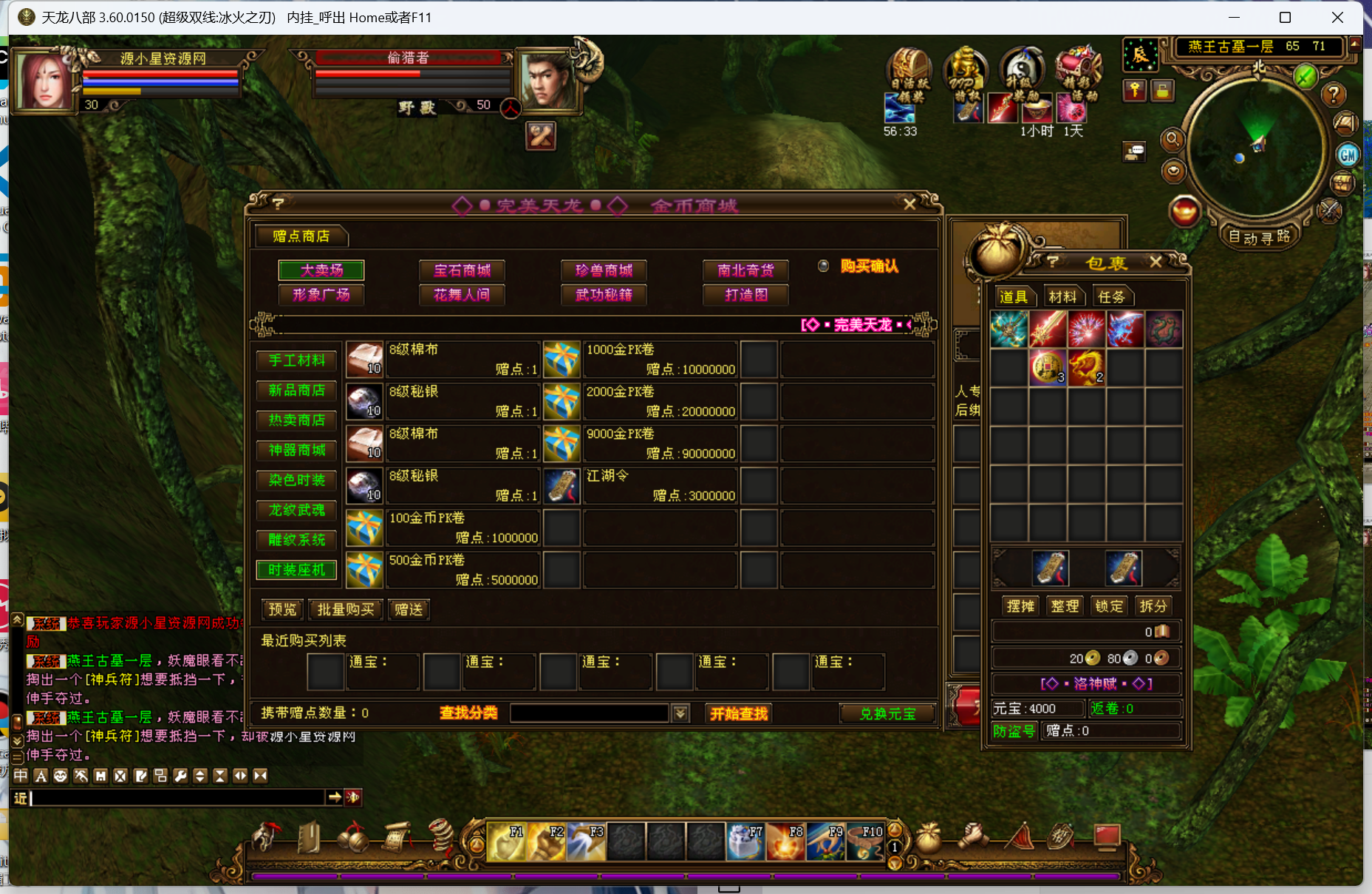Click the 自动寻路 auto-pathfinding button
This screenshot has width=1372, height=894.
(1259, 237)
